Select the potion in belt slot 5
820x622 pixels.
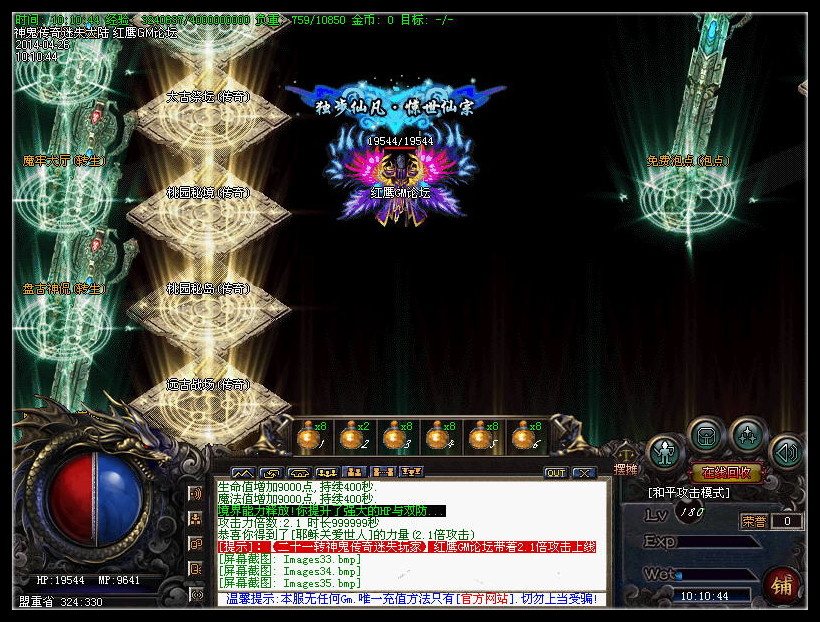tap(479, 436)
